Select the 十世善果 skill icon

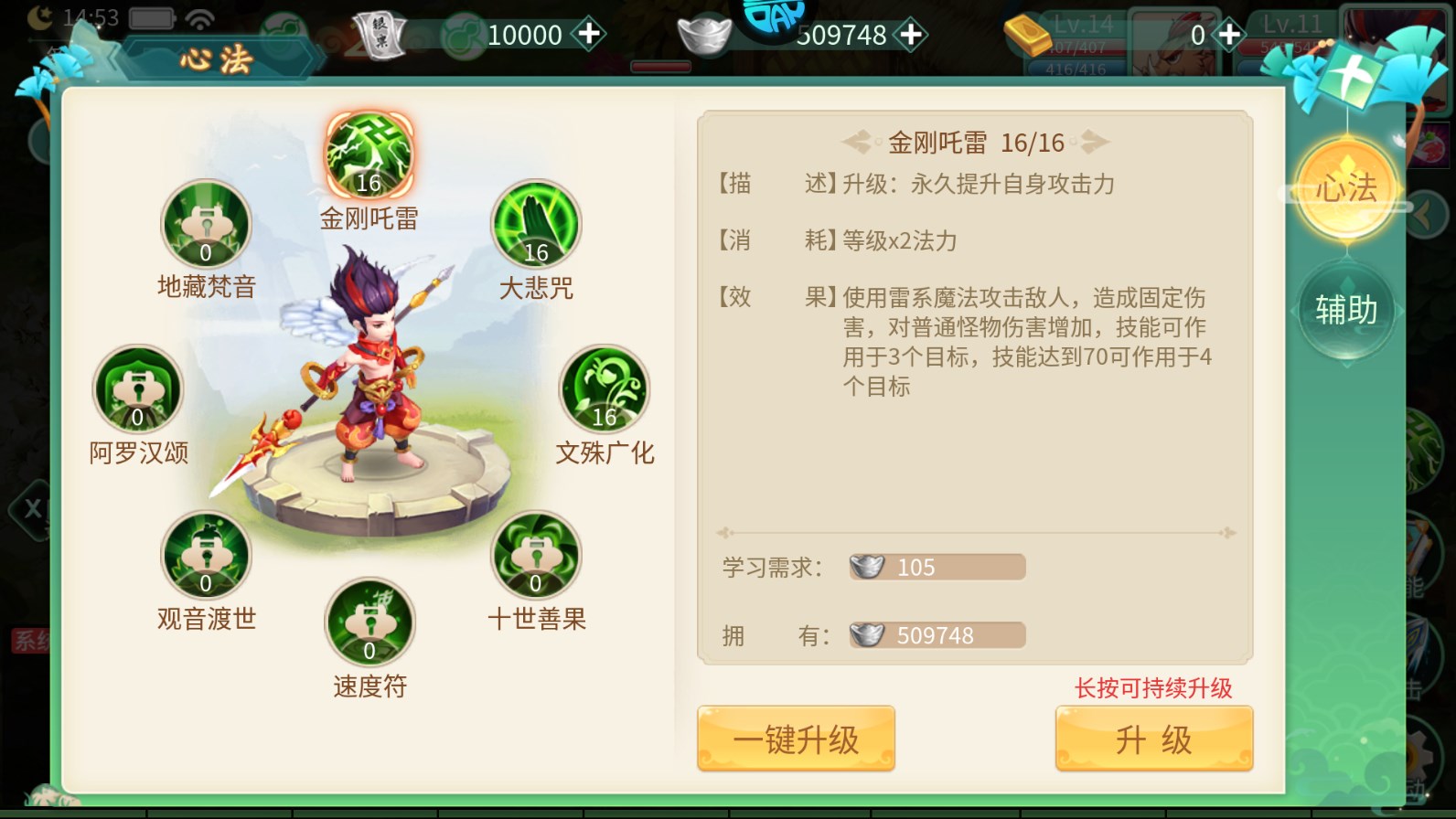point(536,553)
